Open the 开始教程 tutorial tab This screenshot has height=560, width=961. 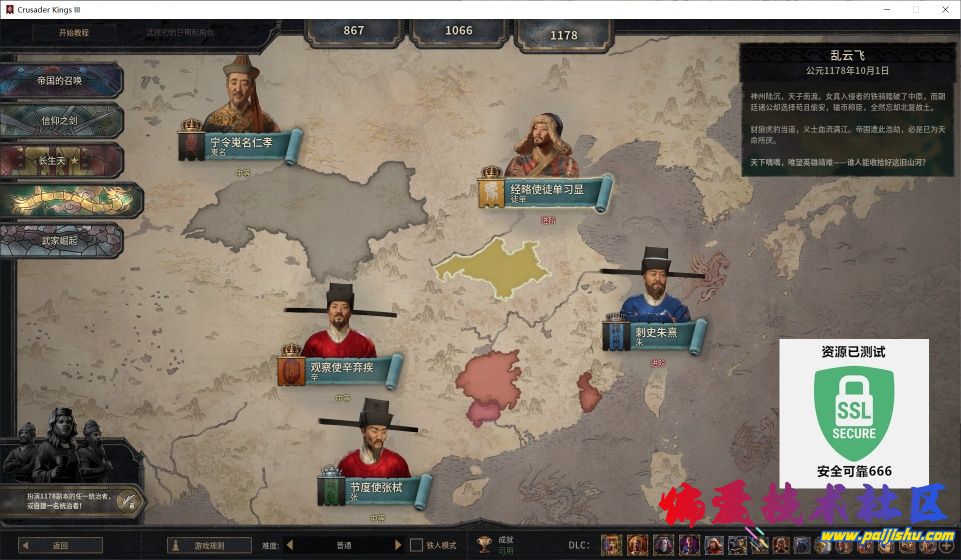(x=74, y=32)
